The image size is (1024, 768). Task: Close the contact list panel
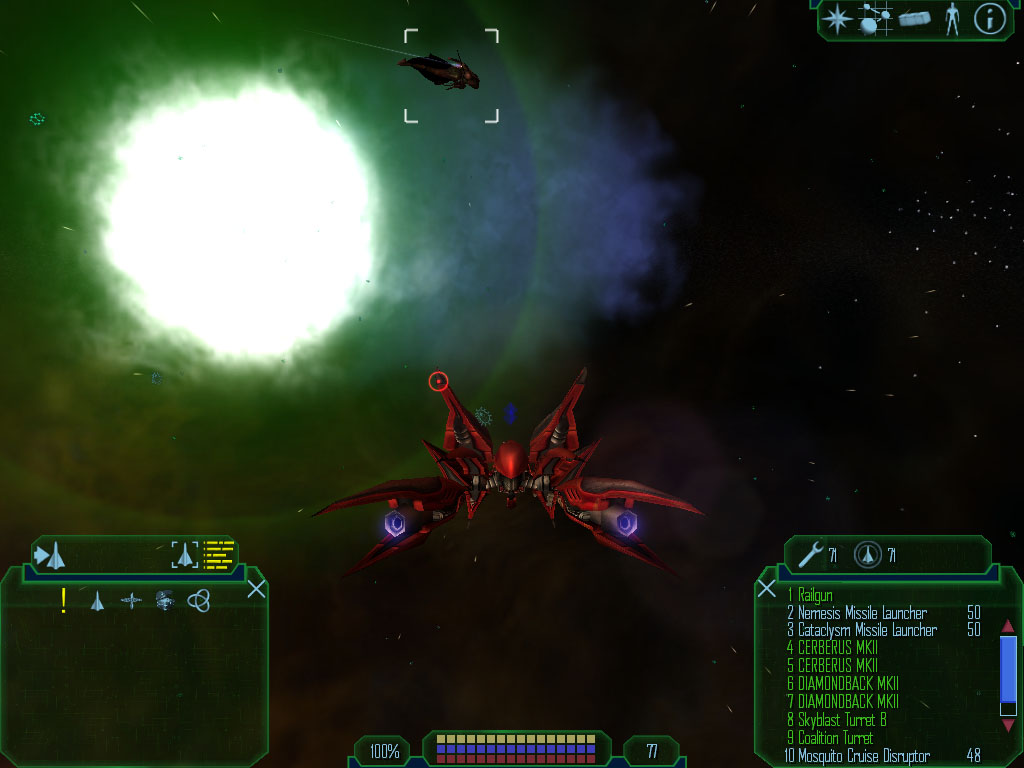(256, 588)
